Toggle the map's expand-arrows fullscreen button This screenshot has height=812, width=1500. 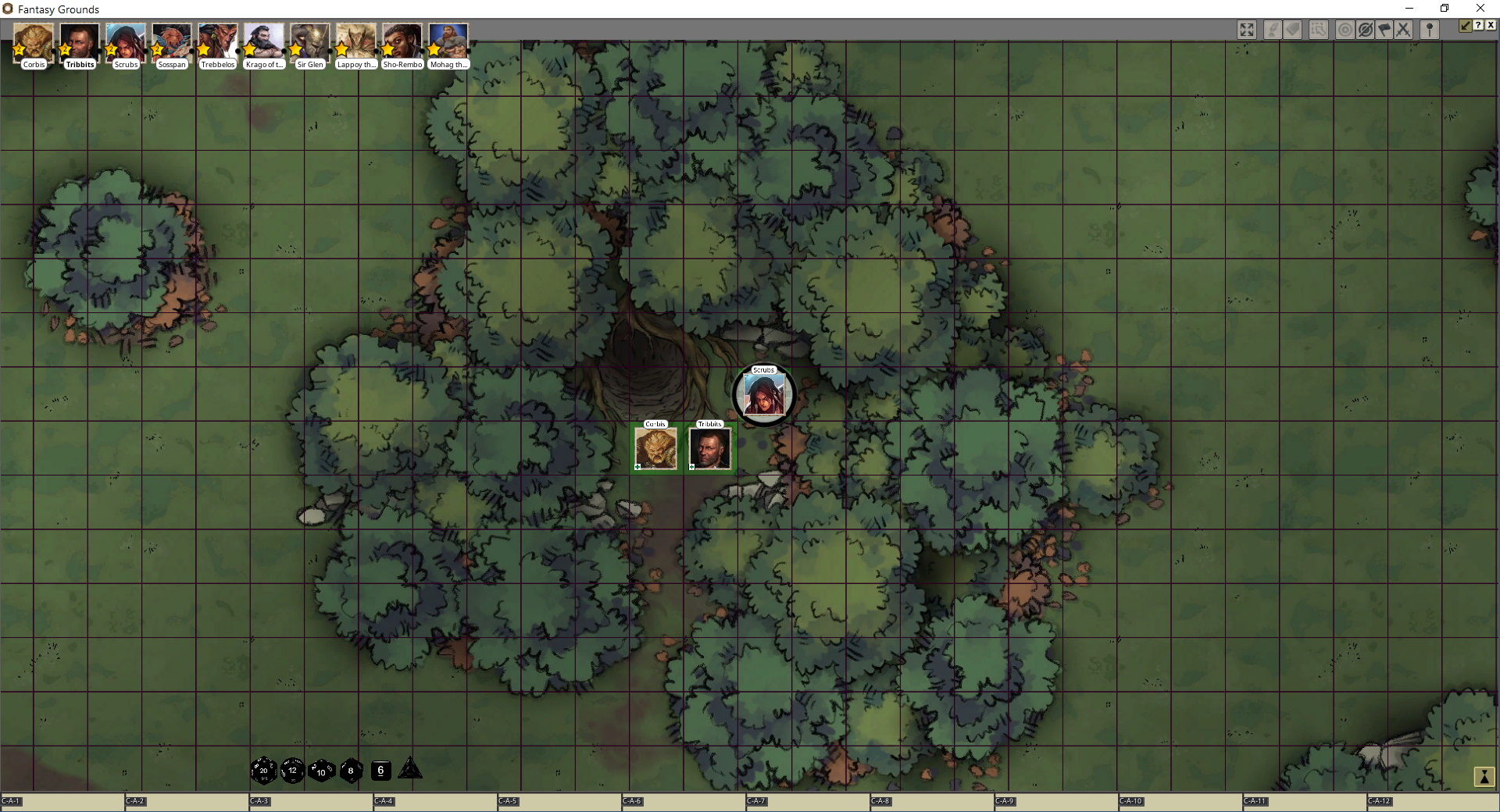(1247, 30)
